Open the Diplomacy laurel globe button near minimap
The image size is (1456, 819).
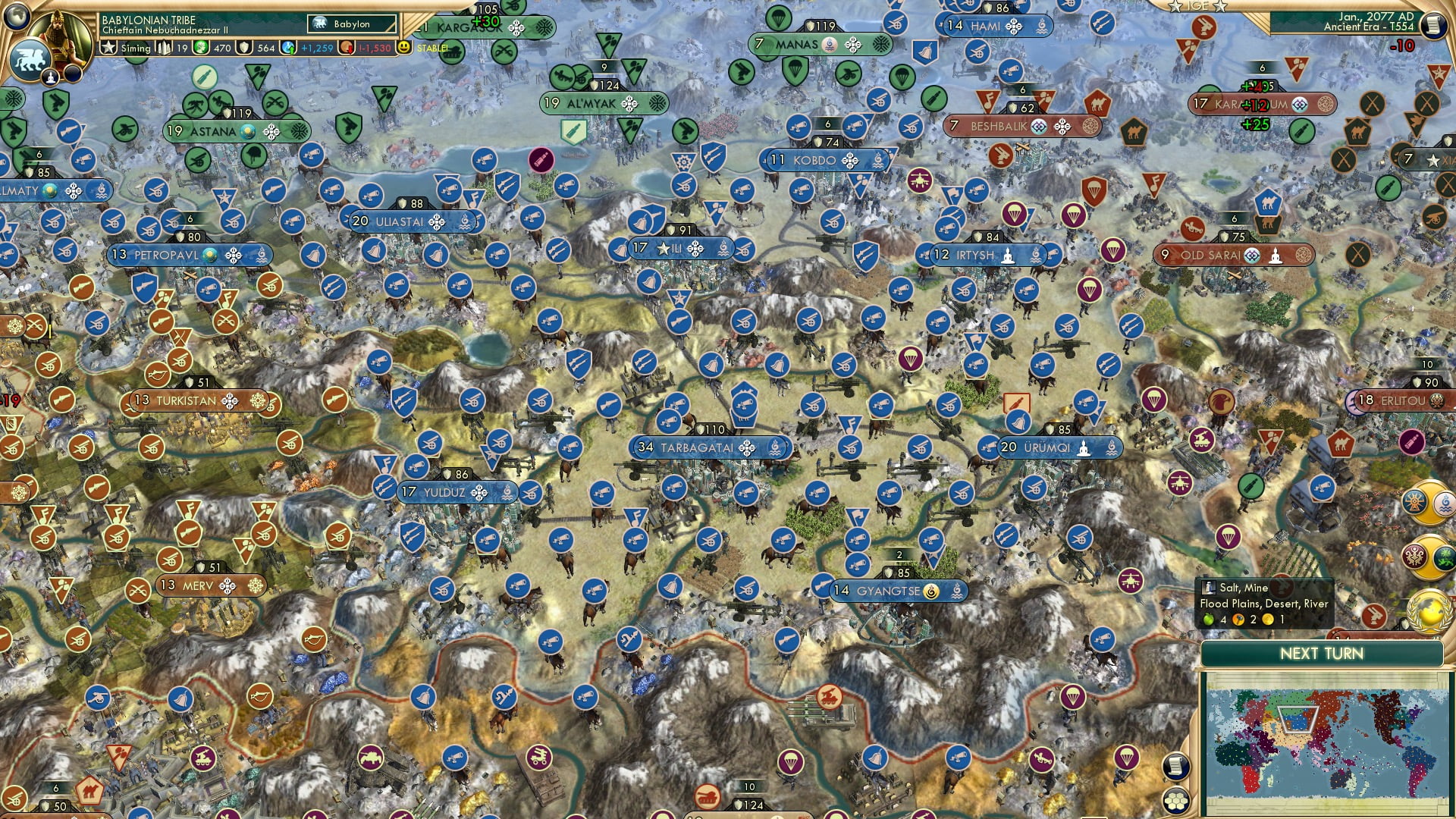pyautogui.click(x=1430, y=613)
